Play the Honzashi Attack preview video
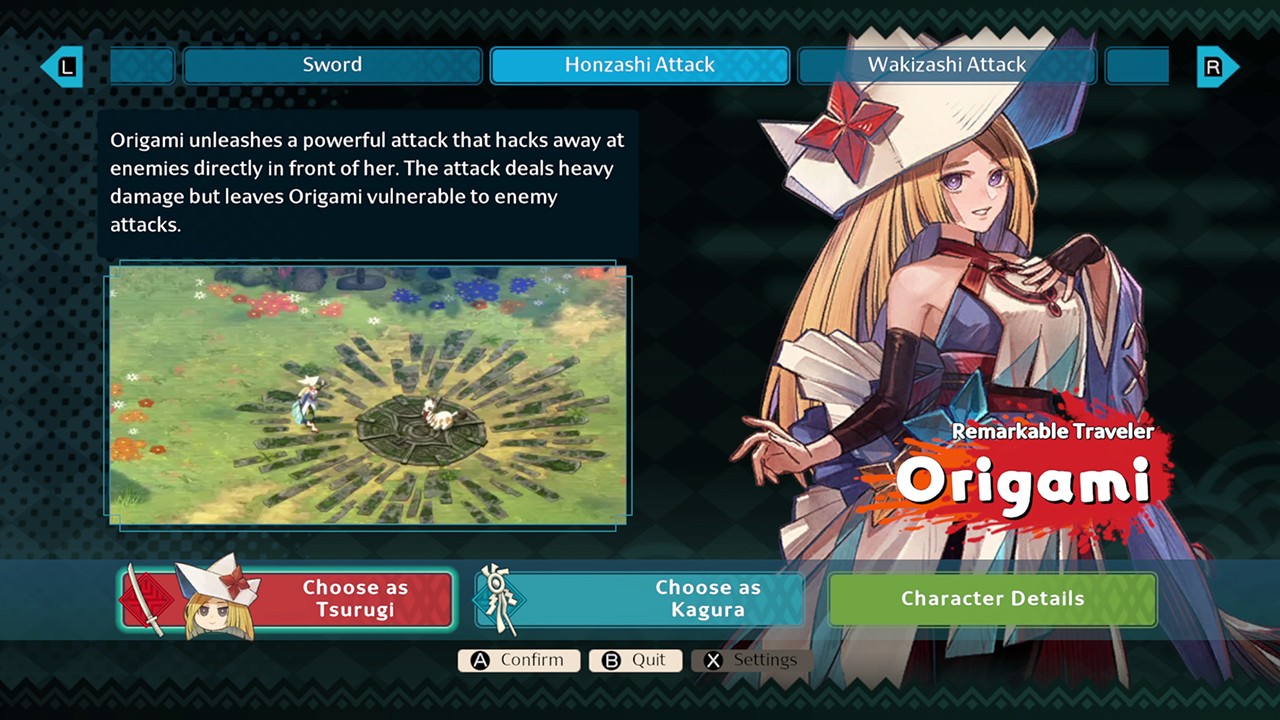The width and height of the screenshot is (1280, 720). pos(368,394)
